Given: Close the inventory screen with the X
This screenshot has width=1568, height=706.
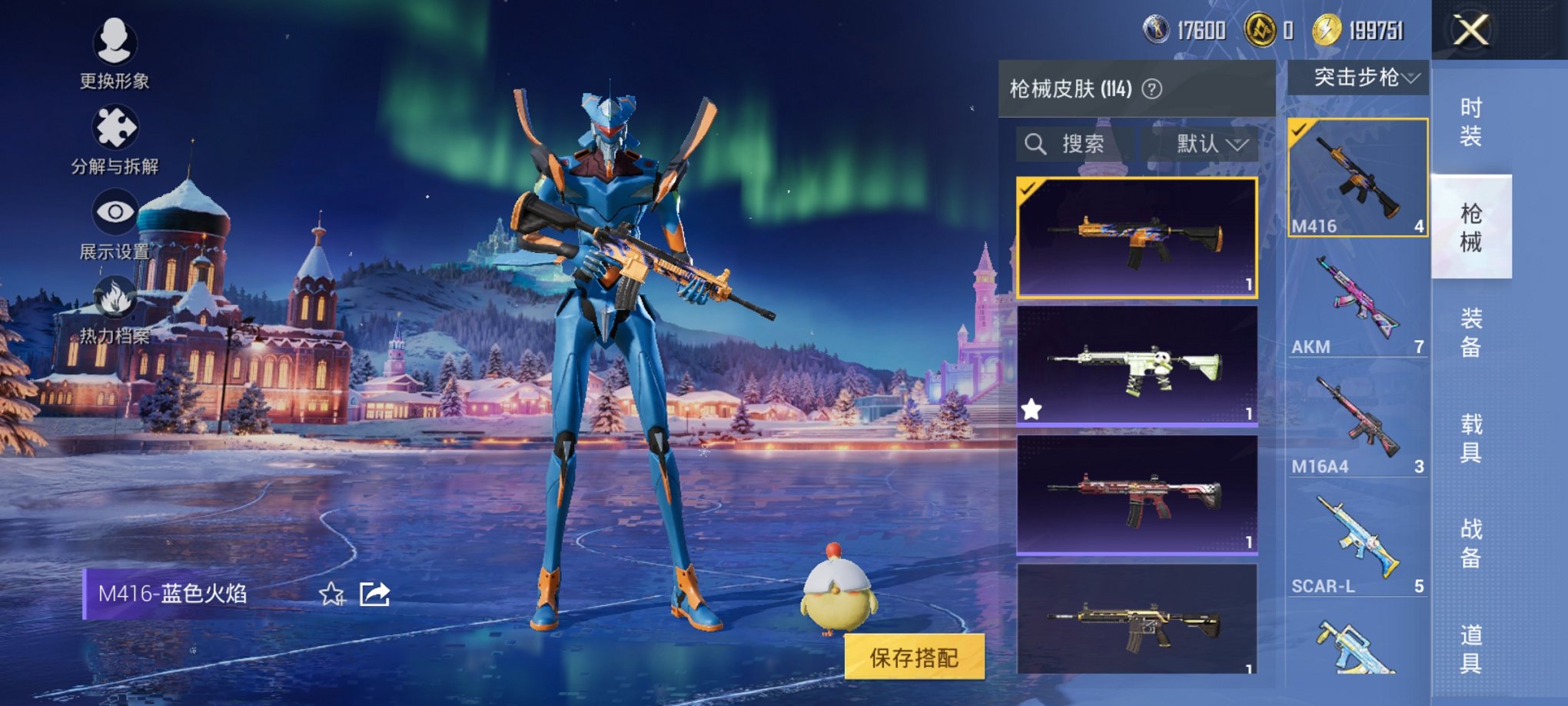Looking at the screenshot, I should pyautogui.click(x=1470, y=31).
